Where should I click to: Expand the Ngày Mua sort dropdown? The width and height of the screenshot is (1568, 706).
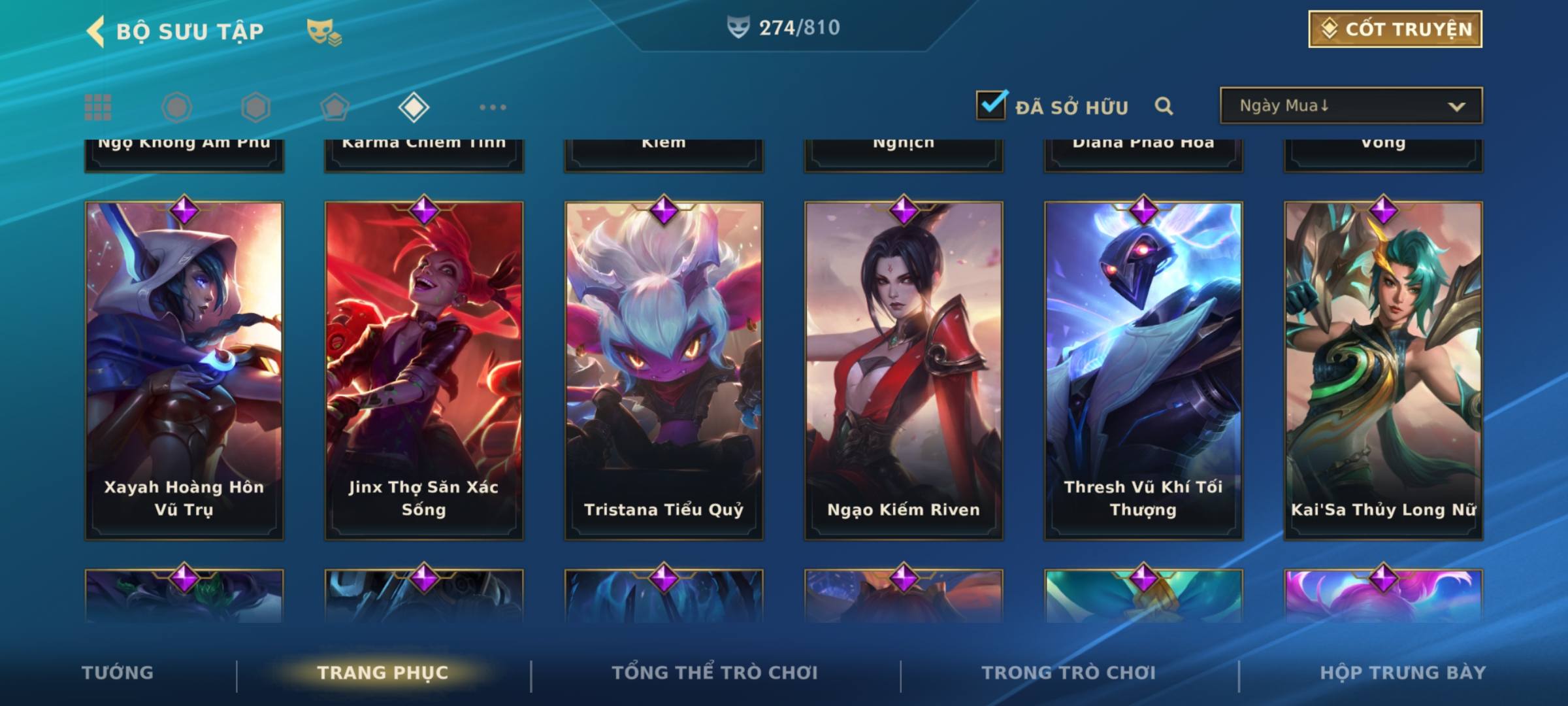1350,106
